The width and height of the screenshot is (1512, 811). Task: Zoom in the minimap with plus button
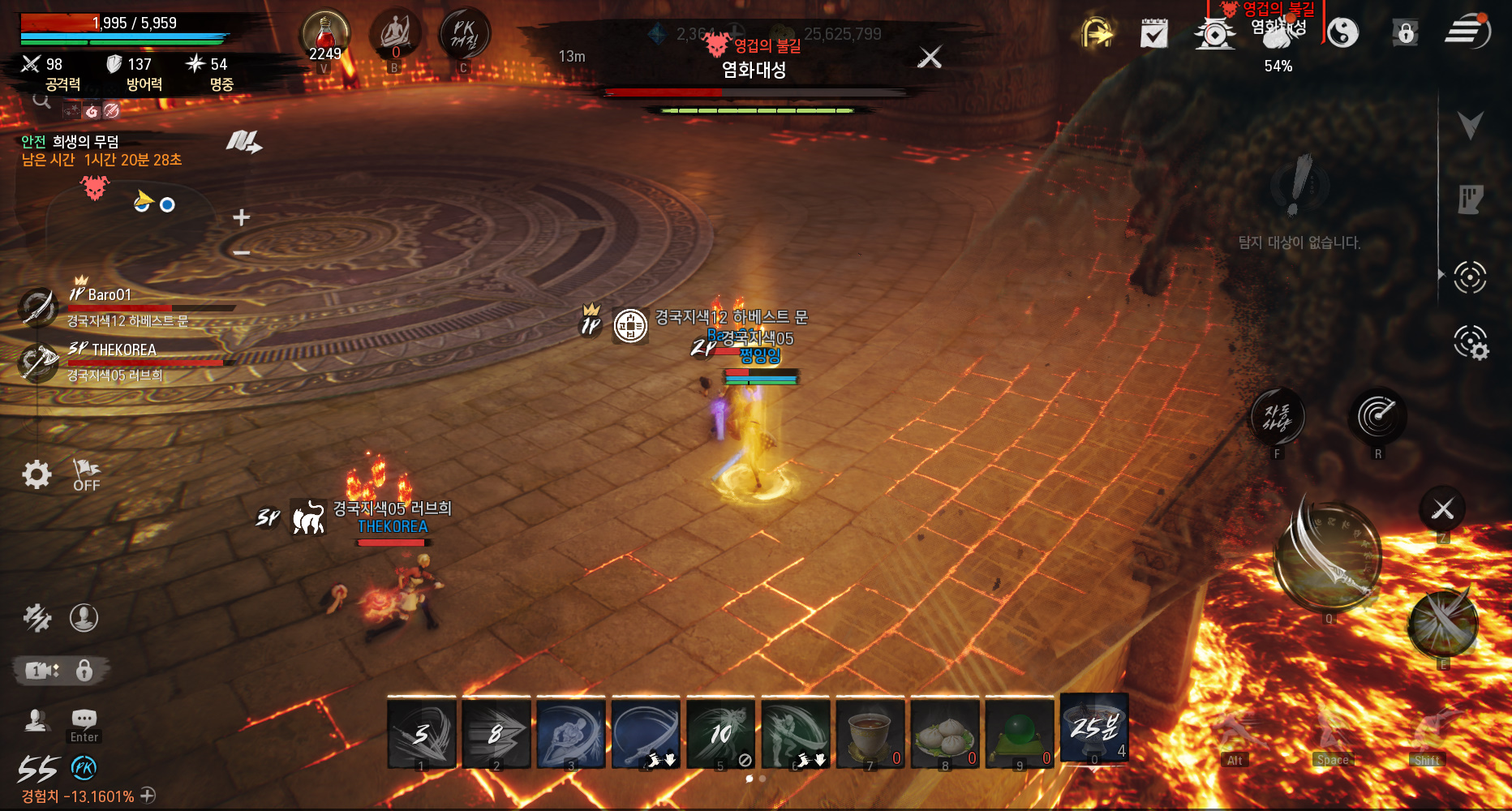tap(241, 217)
